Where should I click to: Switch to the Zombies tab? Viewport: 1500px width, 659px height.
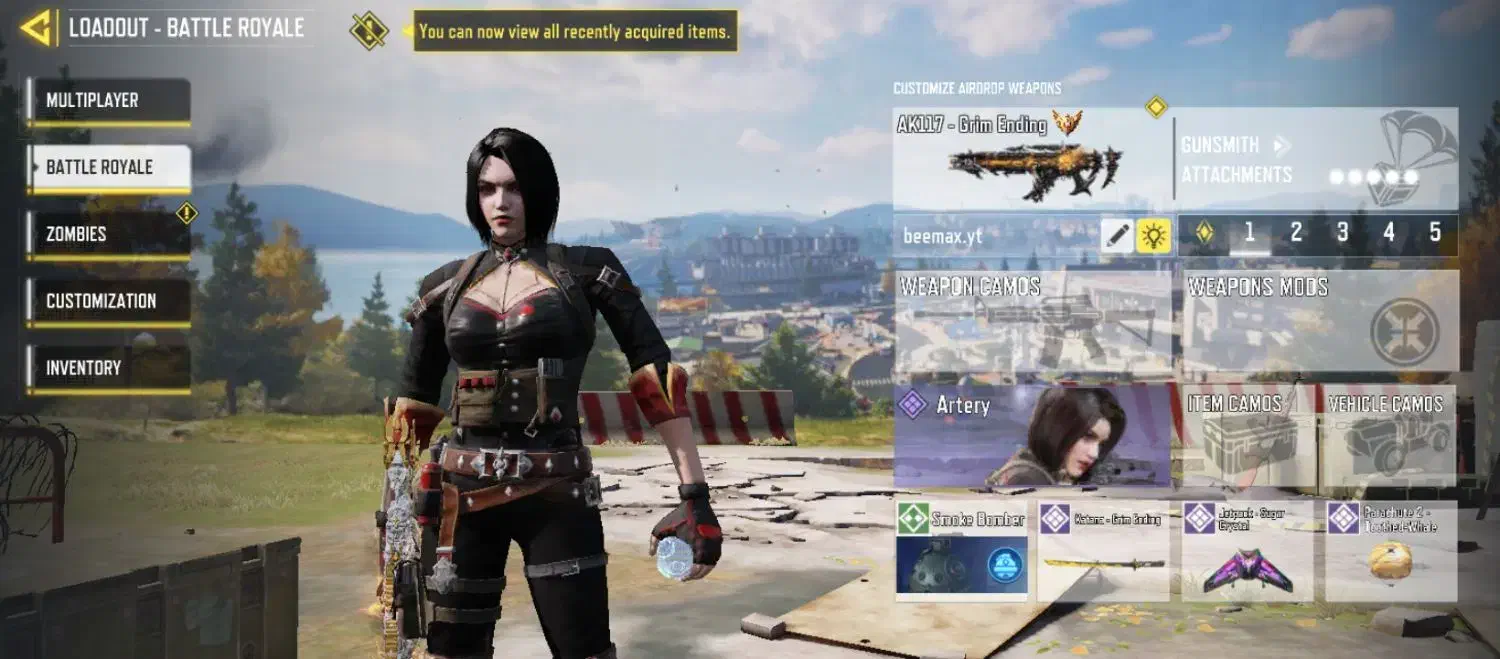(108, 234)
